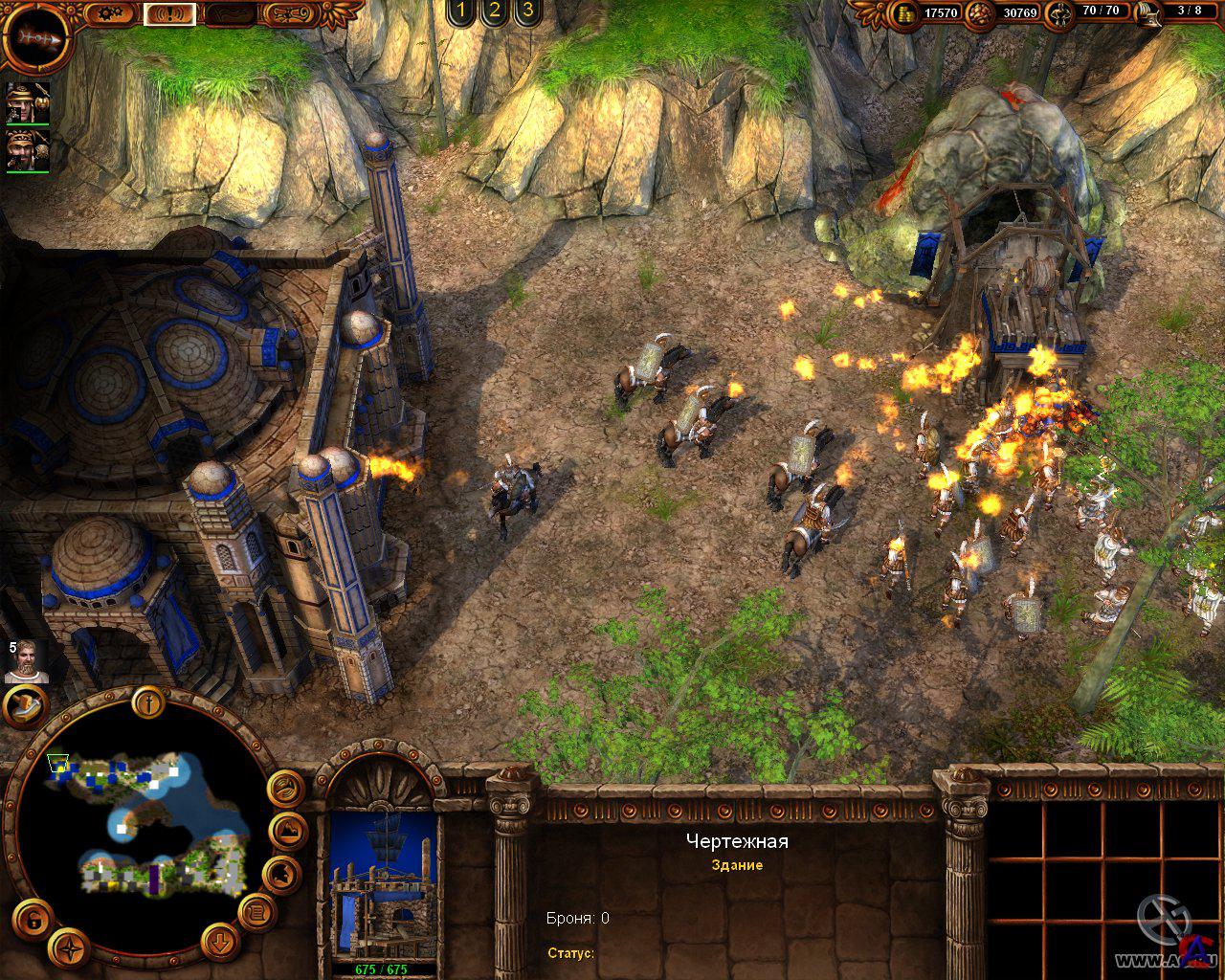Viewport: 1225px width, 980px height.
Task: Select control group 3
Action: coord(526,11)
